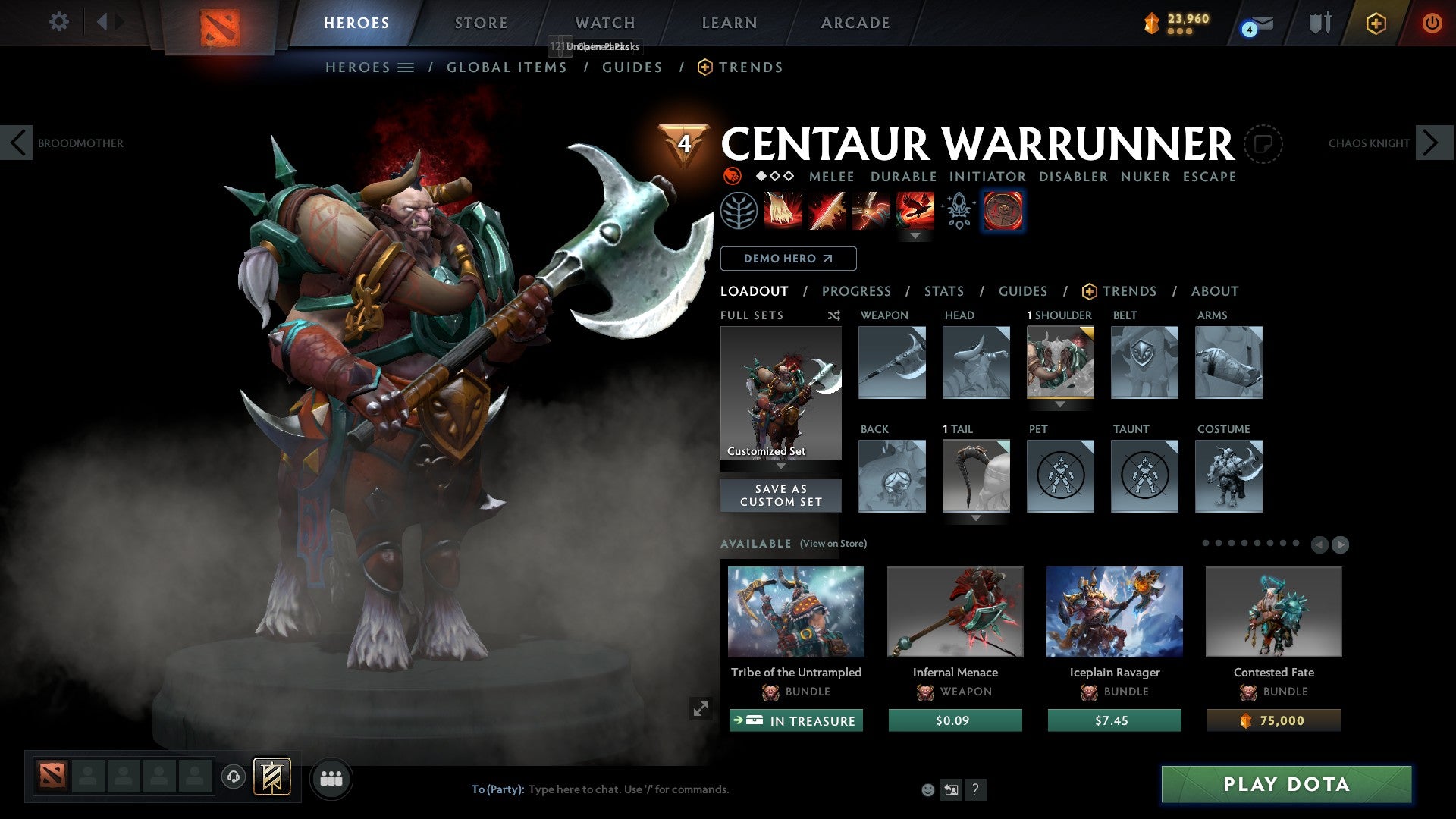Expand the heroes list hamburger menu
The width and height of the screenshot is (1456, 819).
(x=406, y=67)
